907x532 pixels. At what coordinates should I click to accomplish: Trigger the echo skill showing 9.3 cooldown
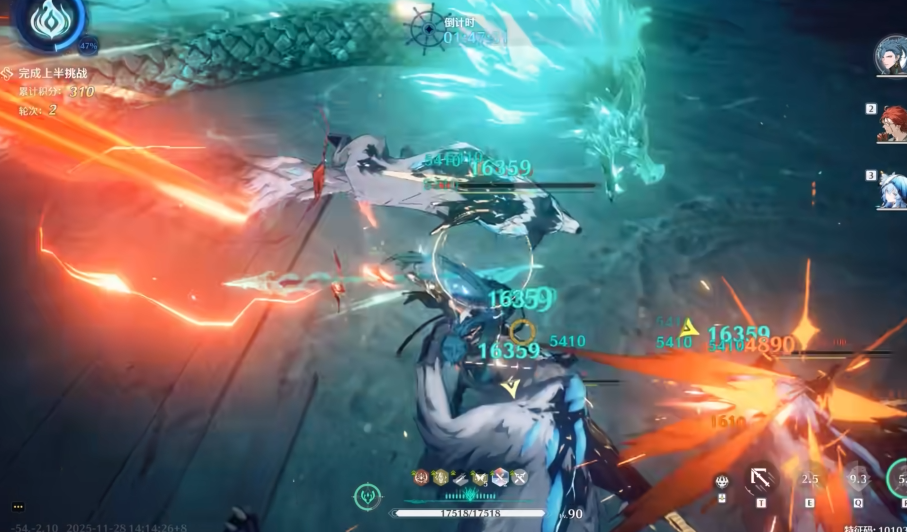click(858, 479)
